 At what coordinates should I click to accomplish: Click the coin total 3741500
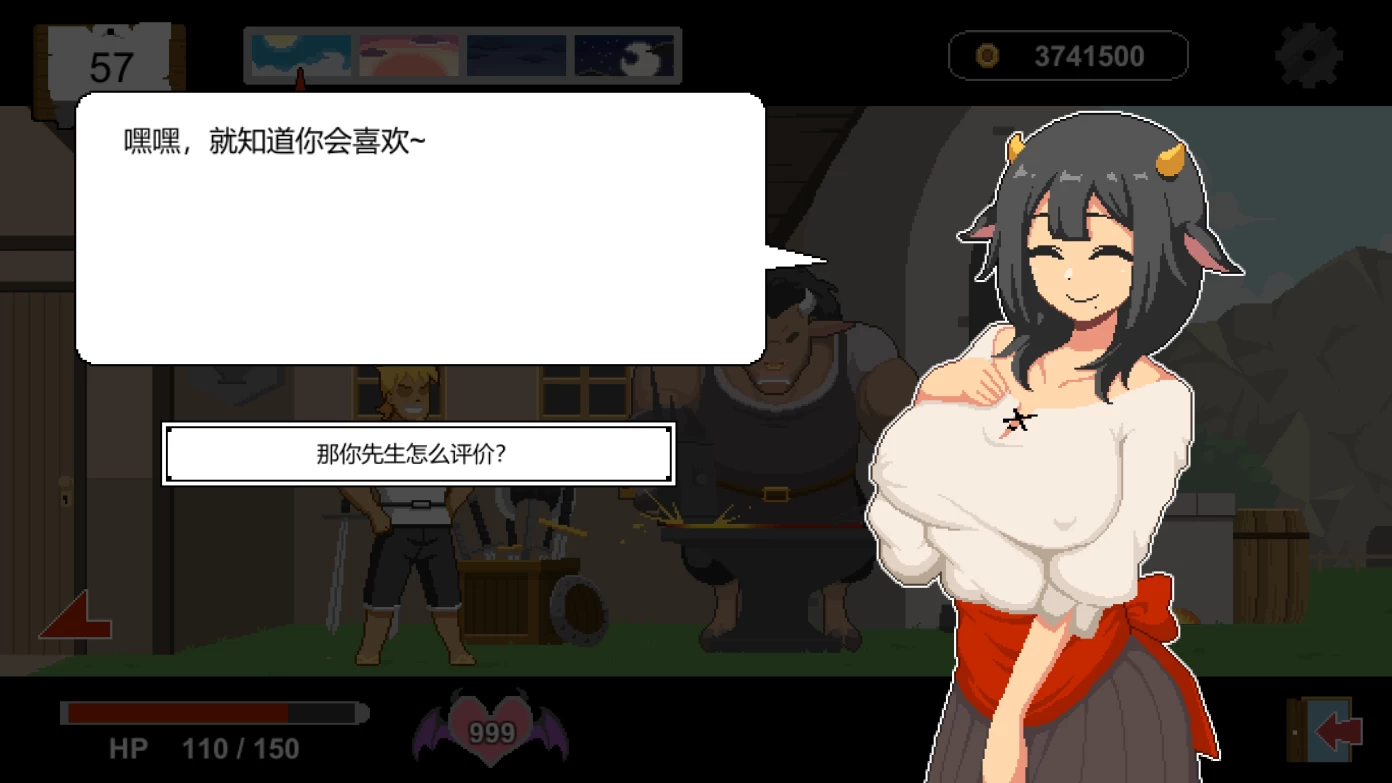click(1090, 56)
